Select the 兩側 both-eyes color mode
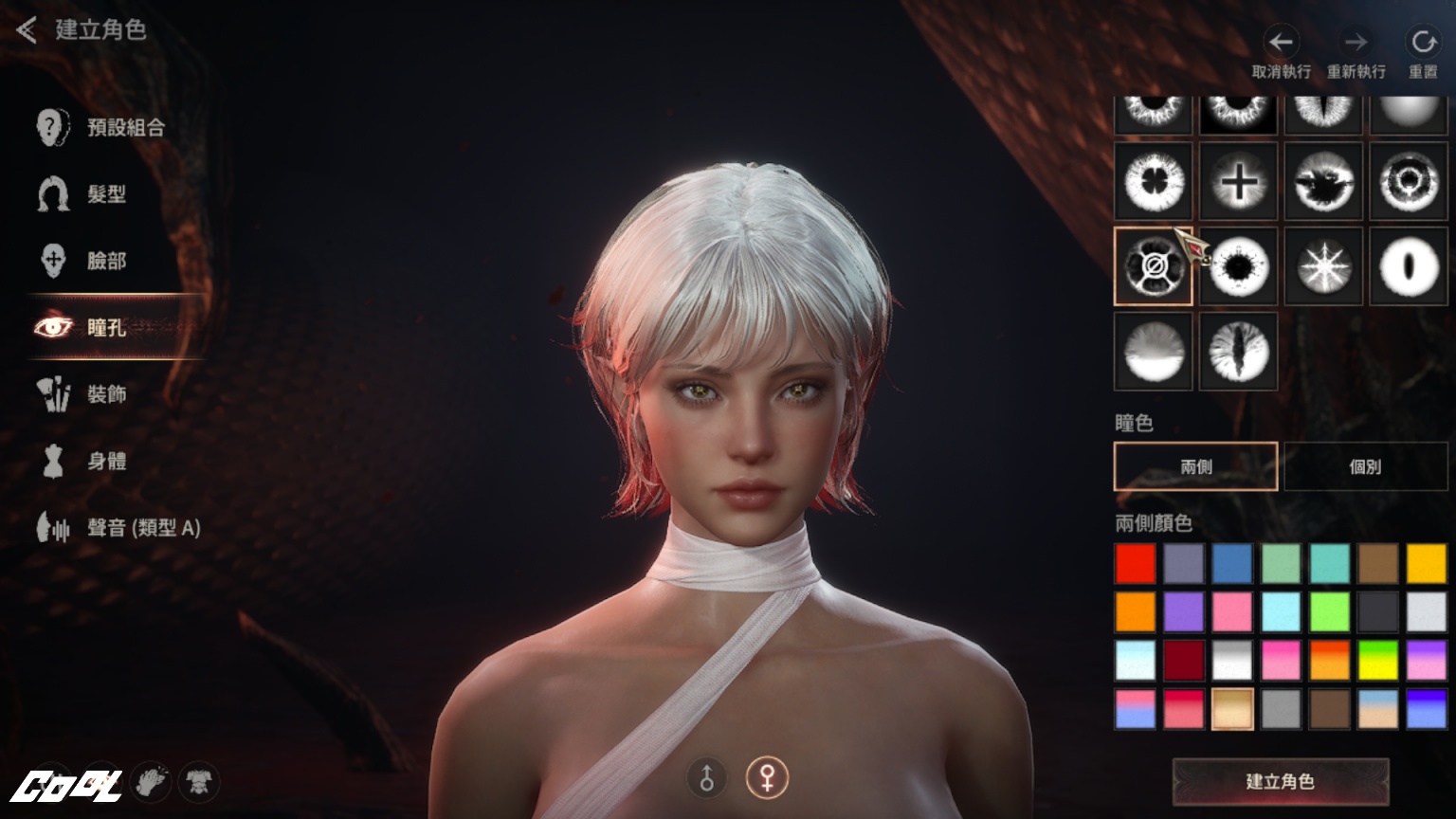 (x=1195, y=466)
